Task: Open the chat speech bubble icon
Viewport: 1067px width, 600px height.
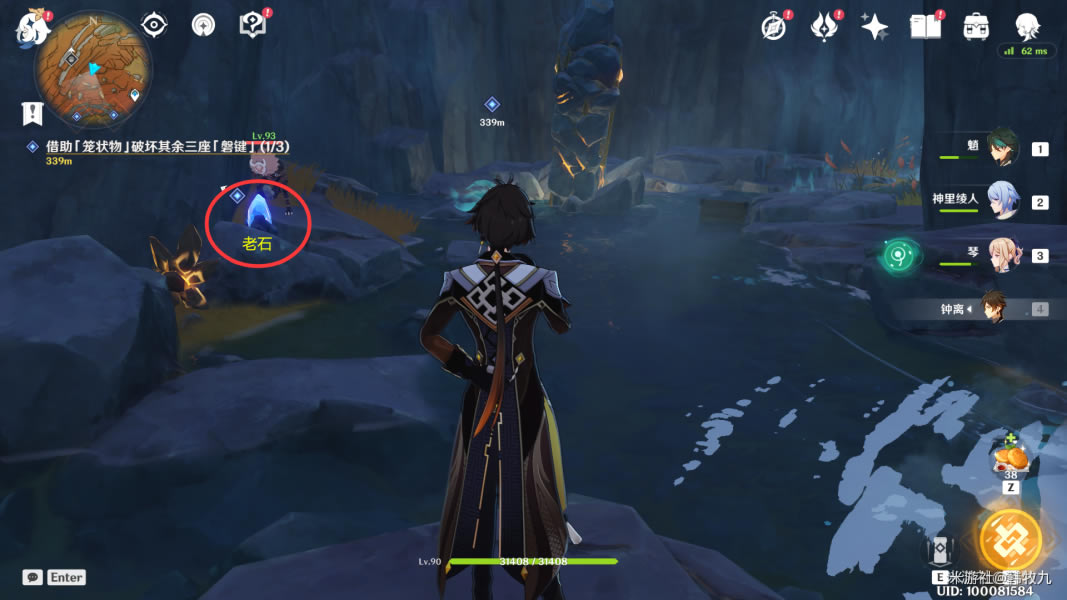Action: click(x=33, y=577)
